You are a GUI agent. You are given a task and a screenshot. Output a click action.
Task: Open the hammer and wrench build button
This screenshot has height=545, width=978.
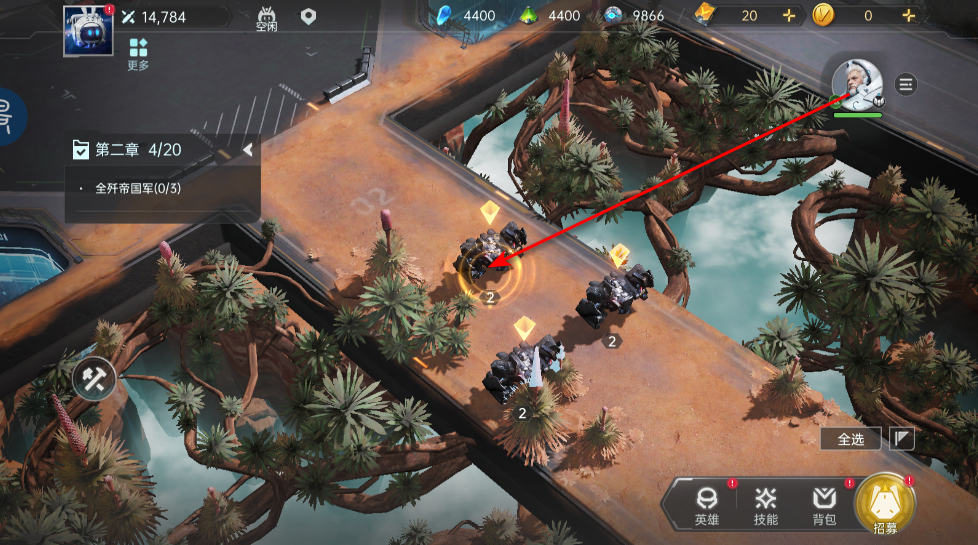(94, 377)
